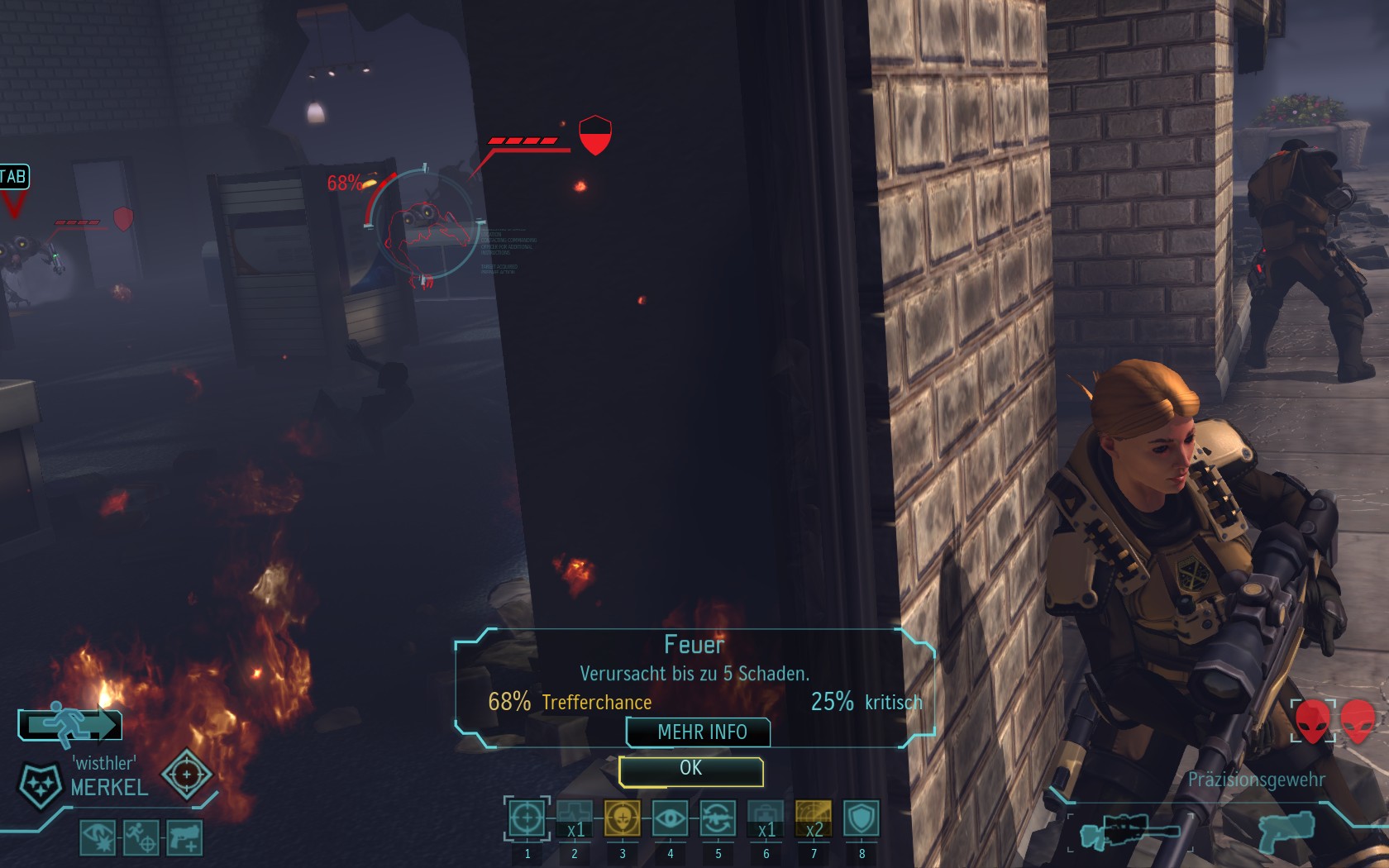Activate the Hunker Down shield ability
This screenshot has height=868, width=1389.
coord(862,819)
